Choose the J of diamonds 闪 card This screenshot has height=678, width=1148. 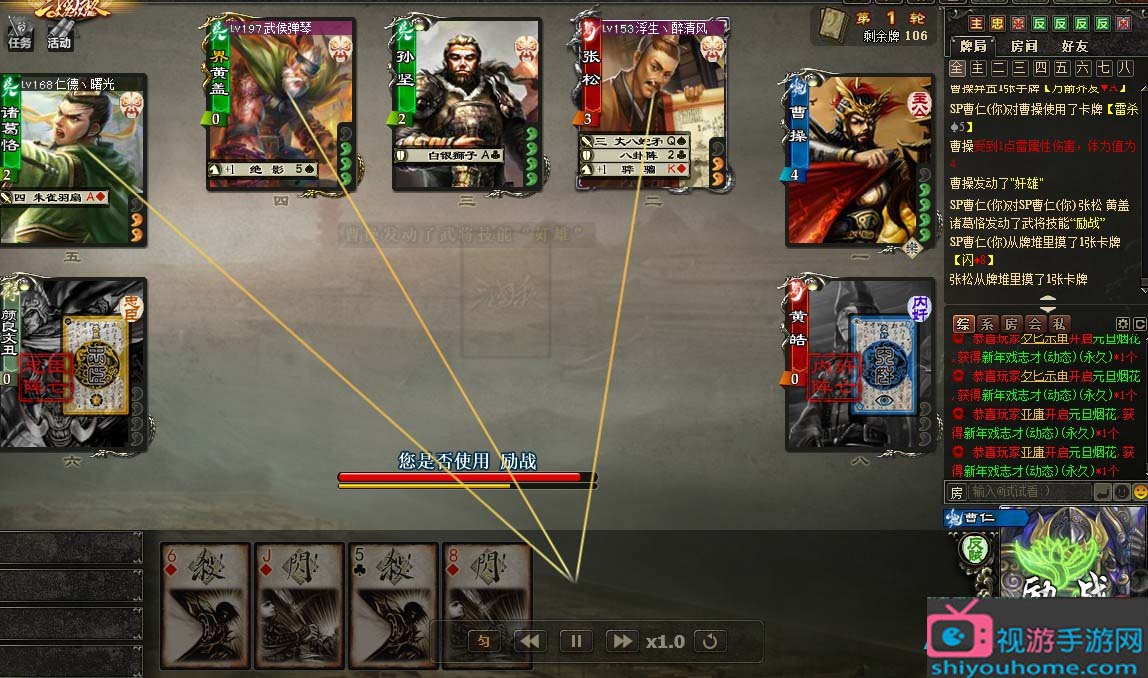coord(300,605)
